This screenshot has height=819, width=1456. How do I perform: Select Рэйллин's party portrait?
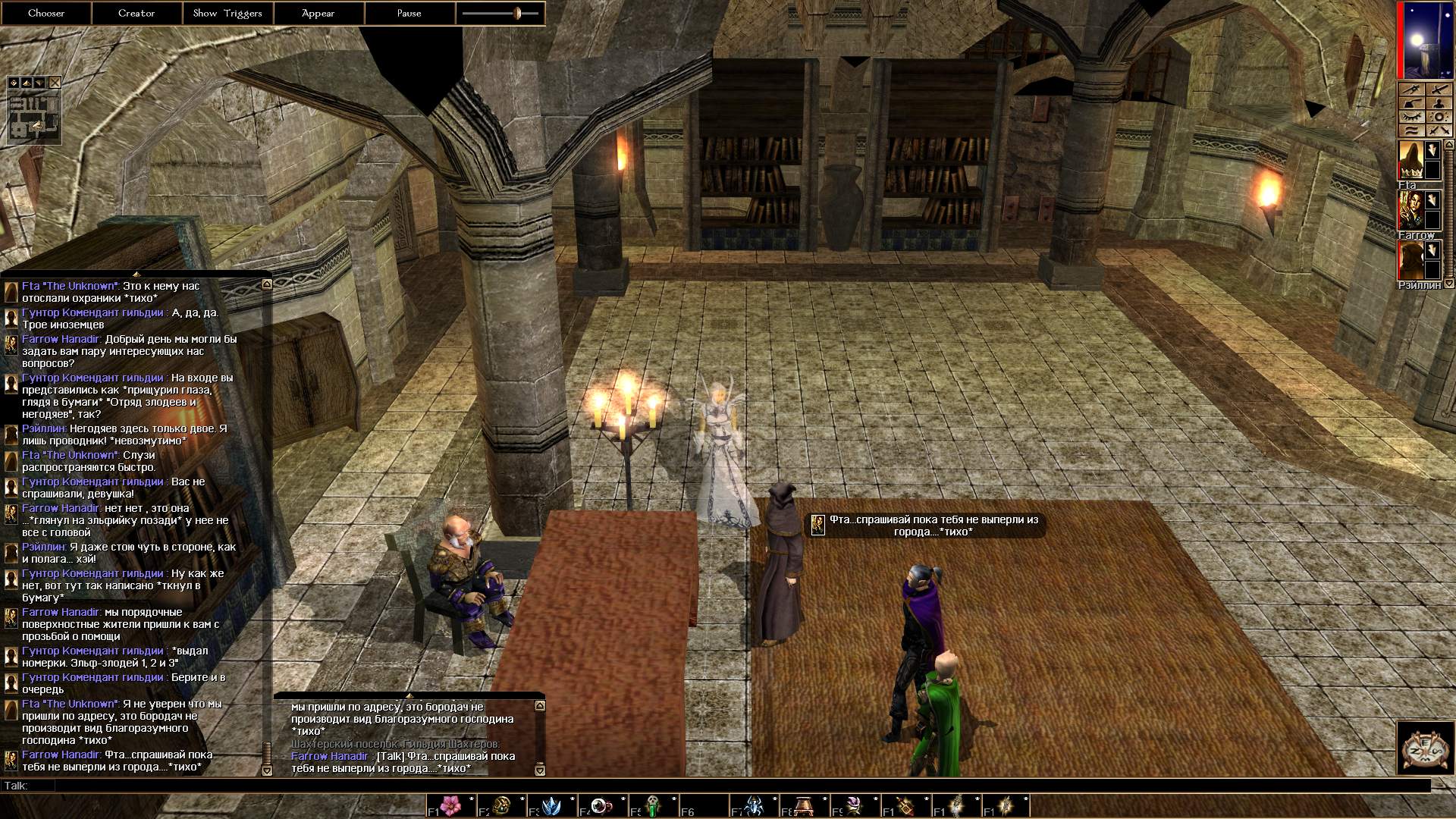[x=1410, y=261]
